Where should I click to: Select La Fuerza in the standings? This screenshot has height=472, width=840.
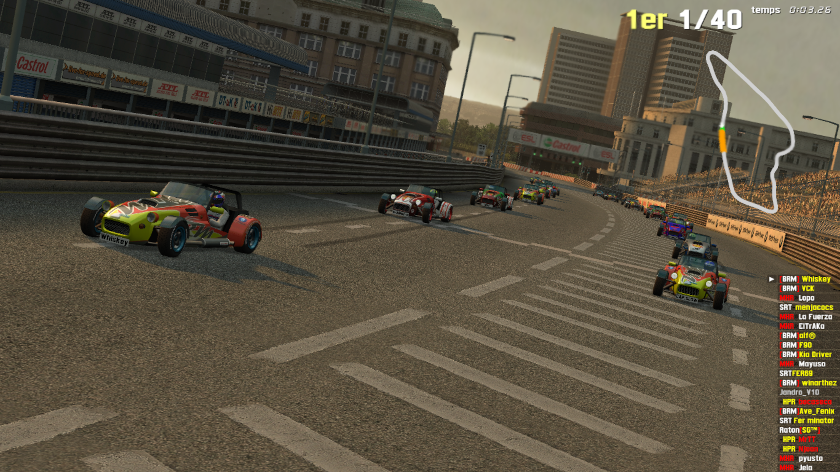point(815,317)
